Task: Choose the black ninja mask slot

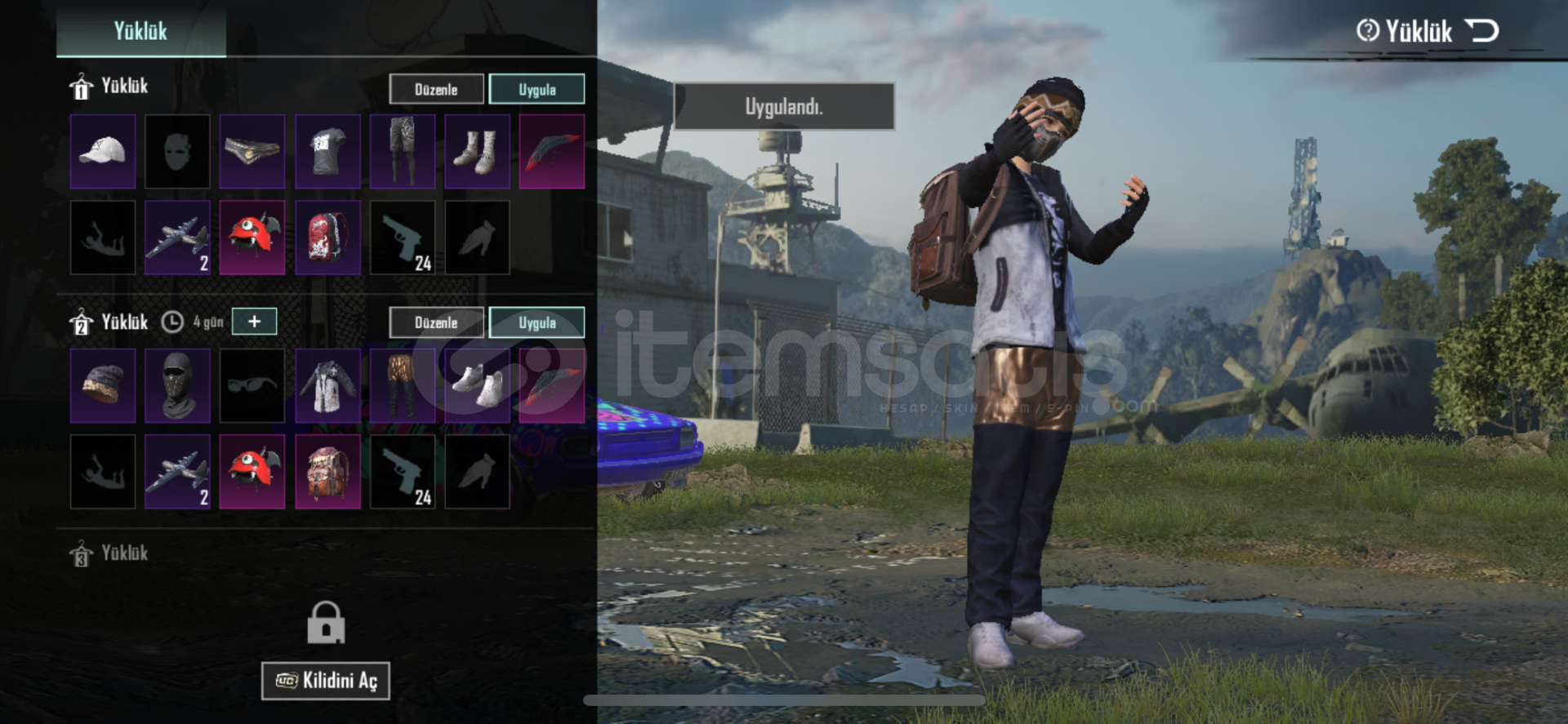Action: point(177,386)
